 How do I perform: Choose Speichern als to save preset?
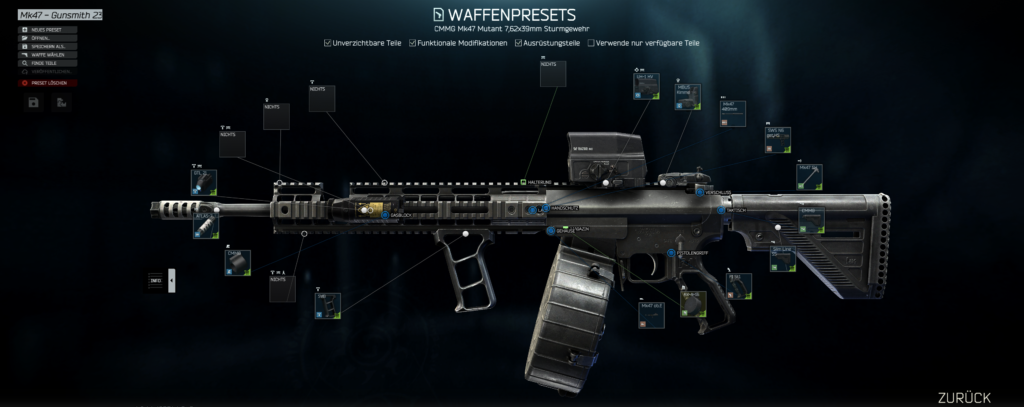48,46
